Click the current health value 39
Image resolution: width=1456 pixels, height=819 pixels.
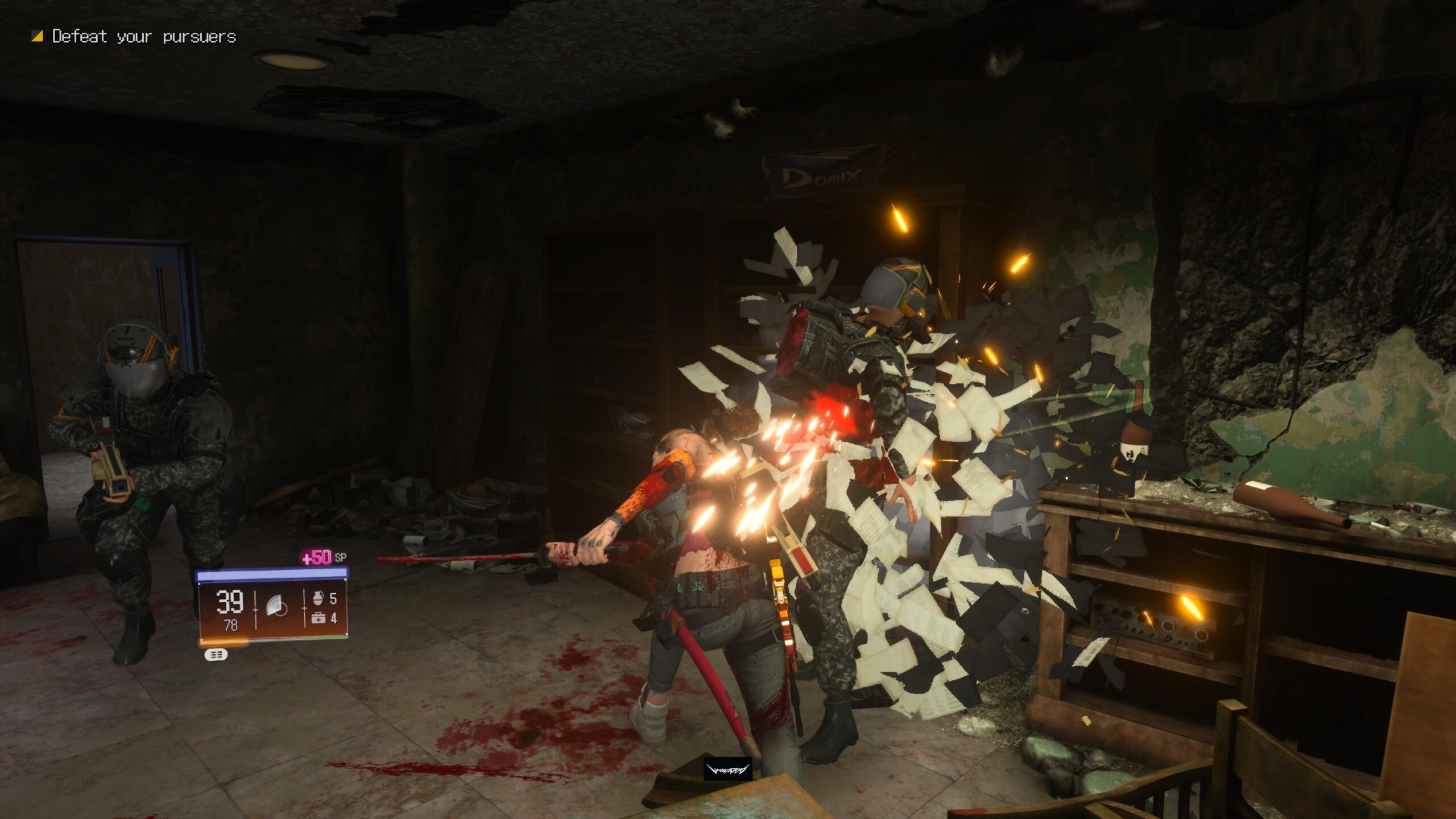click(230, 601)
